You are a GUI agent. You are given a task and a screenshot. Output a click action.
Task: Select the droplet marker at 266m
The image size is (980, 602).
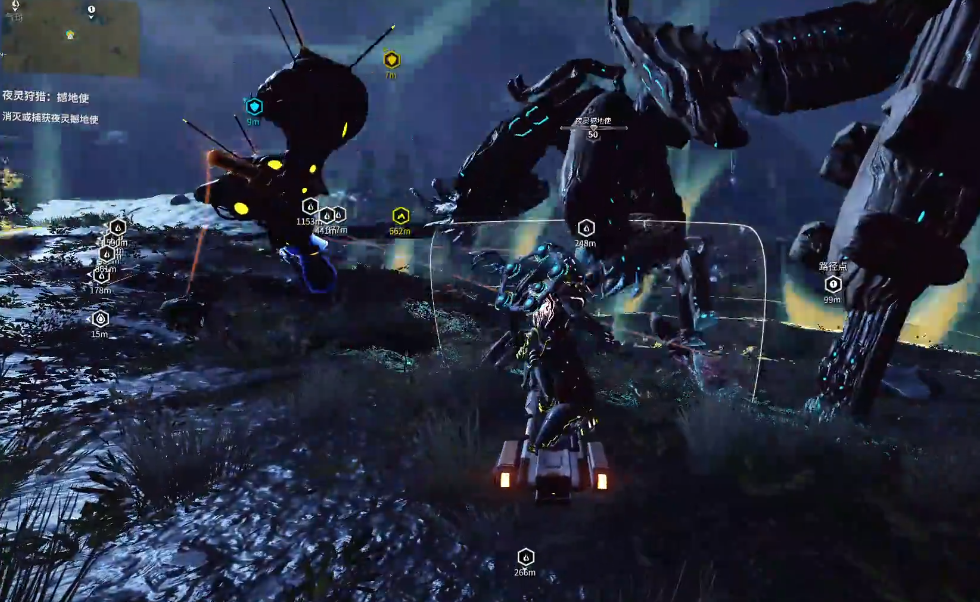coord(525,557)
